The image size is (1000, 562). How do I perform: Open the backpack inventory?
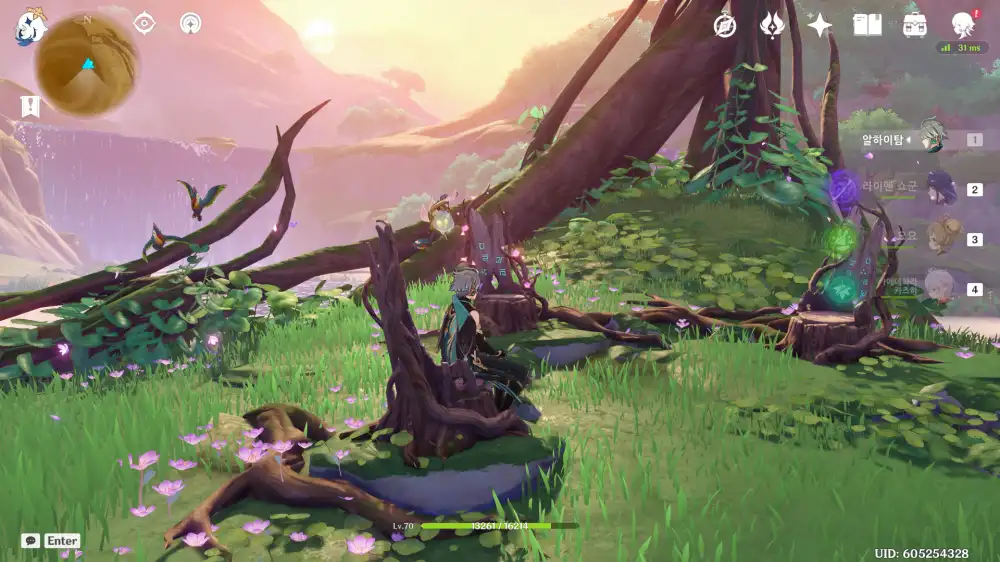[914, 26]
